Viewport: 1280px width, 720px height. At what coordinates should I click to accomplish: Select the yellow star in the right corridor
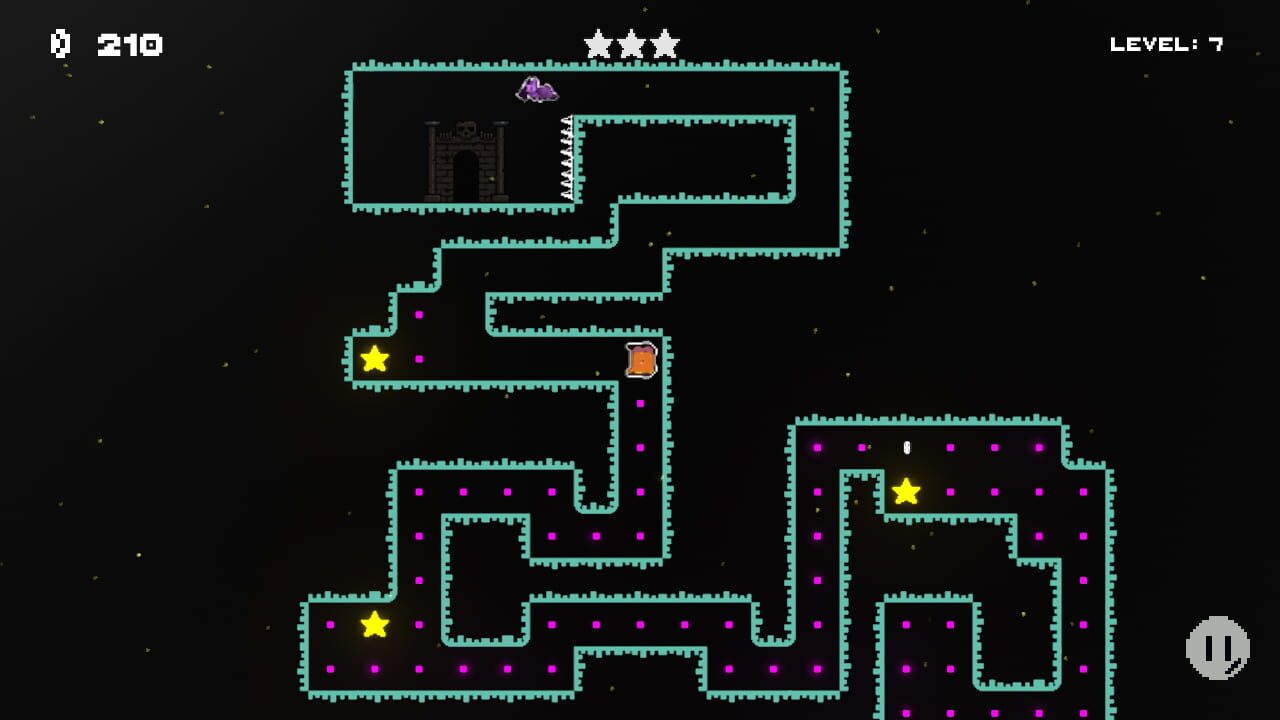point(906,489)
